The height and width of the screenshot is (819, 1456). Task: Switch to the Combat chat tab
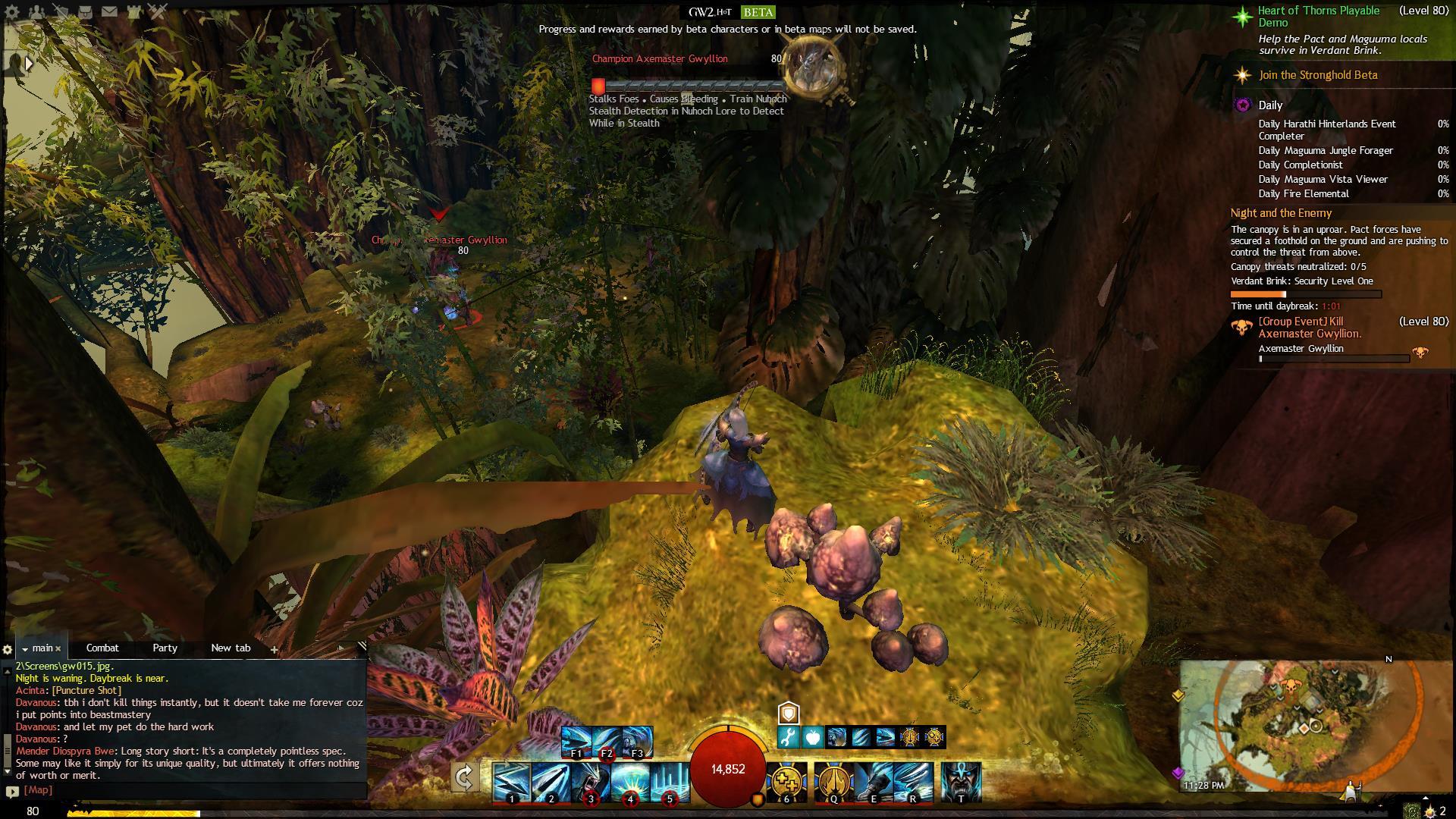point(102,648)
